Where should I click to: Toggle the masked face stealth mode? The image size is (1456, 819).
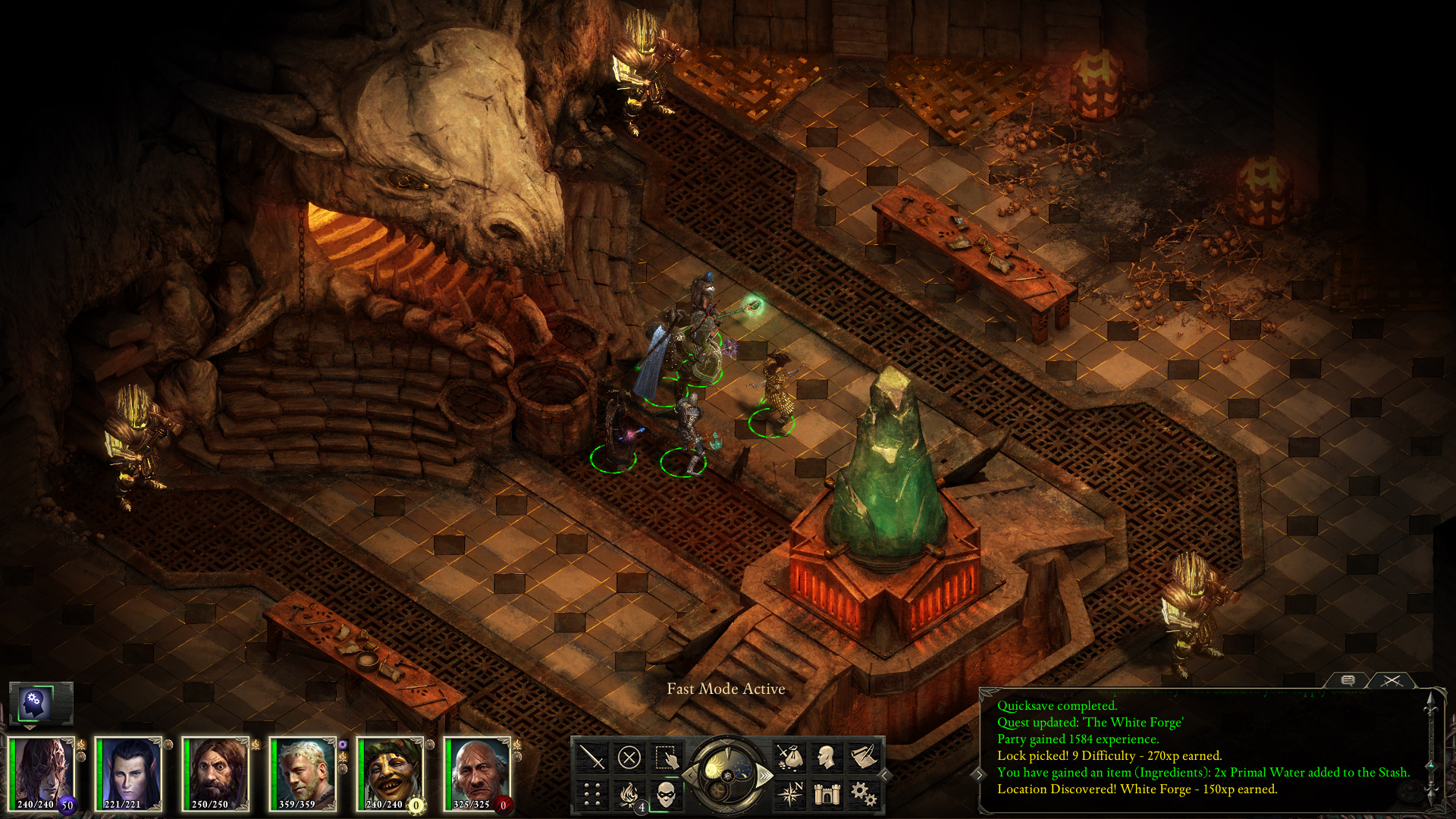[x=666, y=794]
